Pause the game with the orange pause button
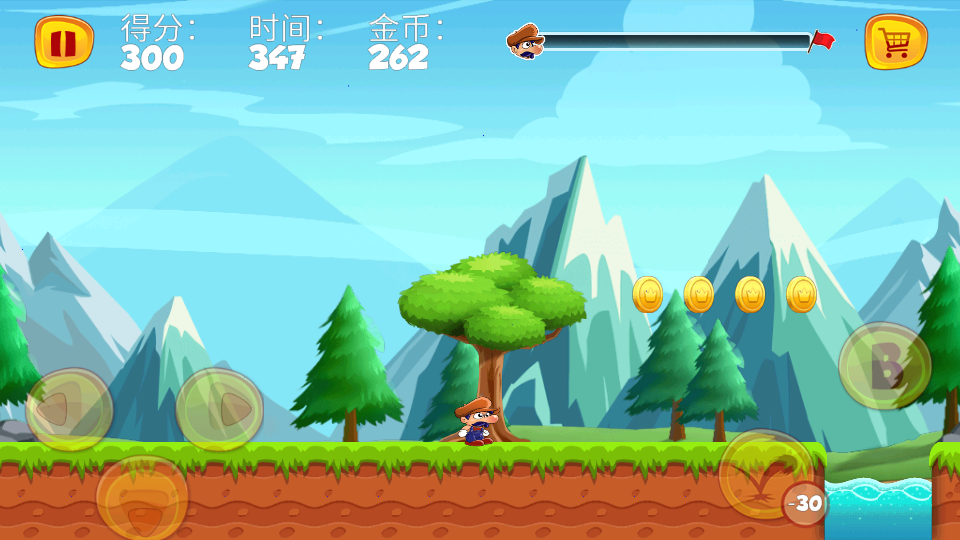 tap(63, 42)
